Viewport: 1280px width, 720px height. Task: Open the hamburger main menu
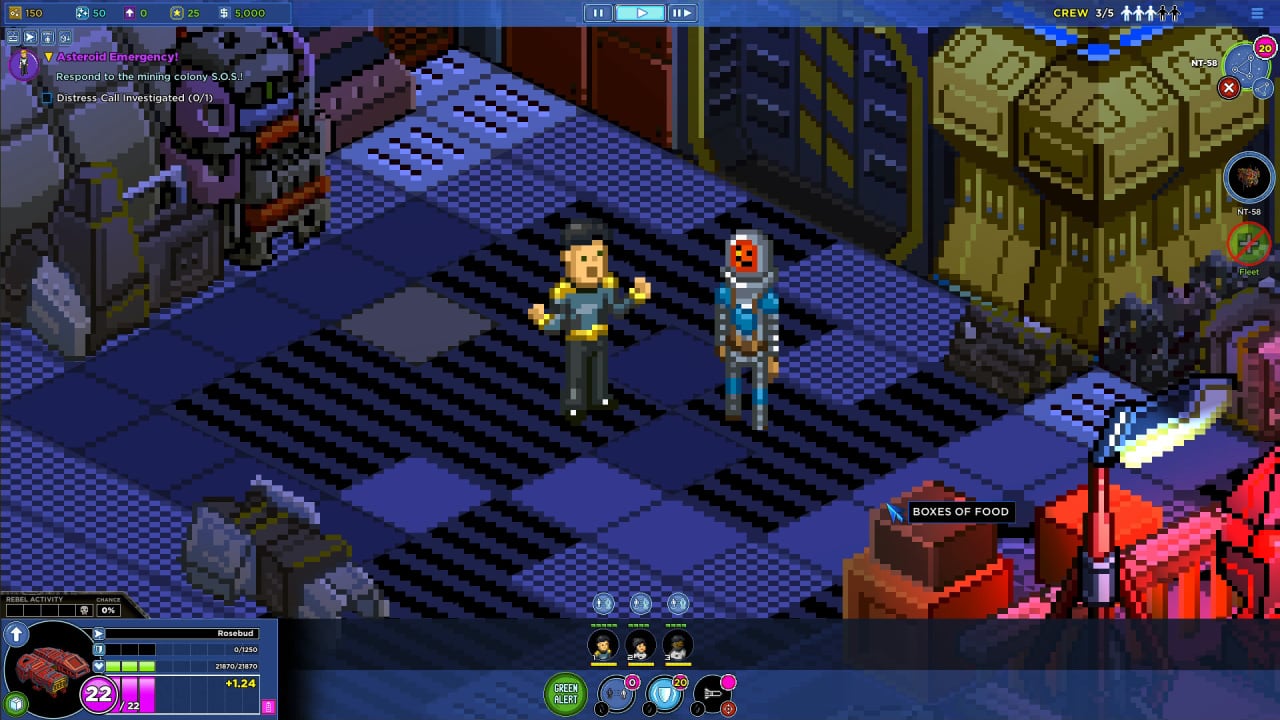[1257, 13]
